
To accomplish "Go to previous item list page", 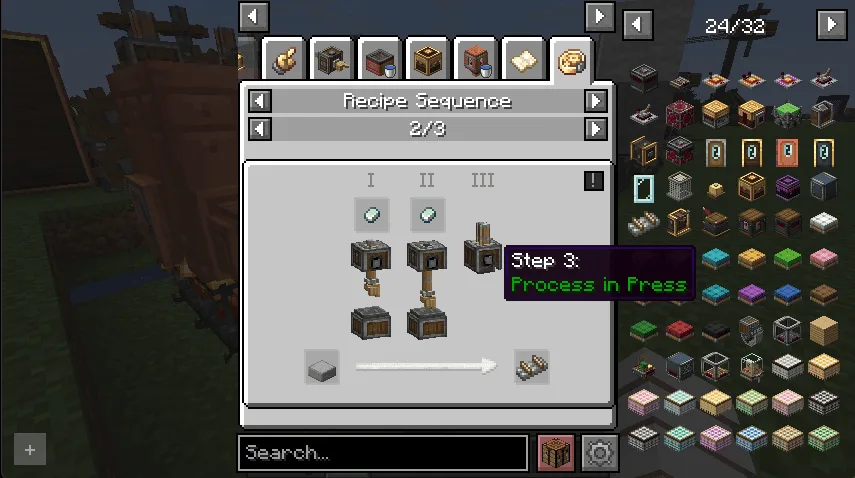I will coord(638,24).
